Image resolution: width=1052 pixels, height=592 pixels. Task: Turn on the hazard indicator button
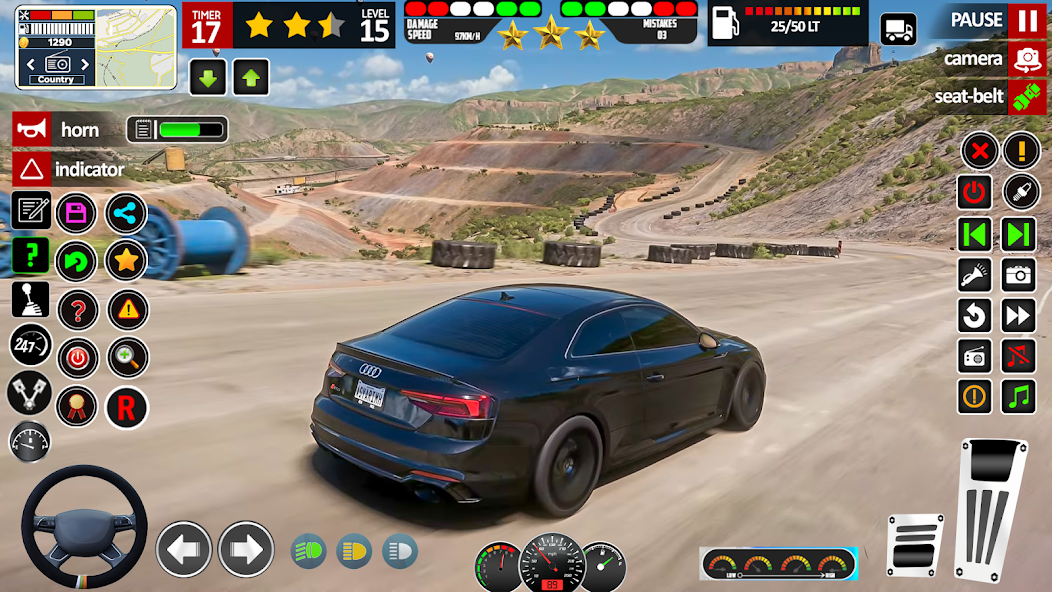31,169
